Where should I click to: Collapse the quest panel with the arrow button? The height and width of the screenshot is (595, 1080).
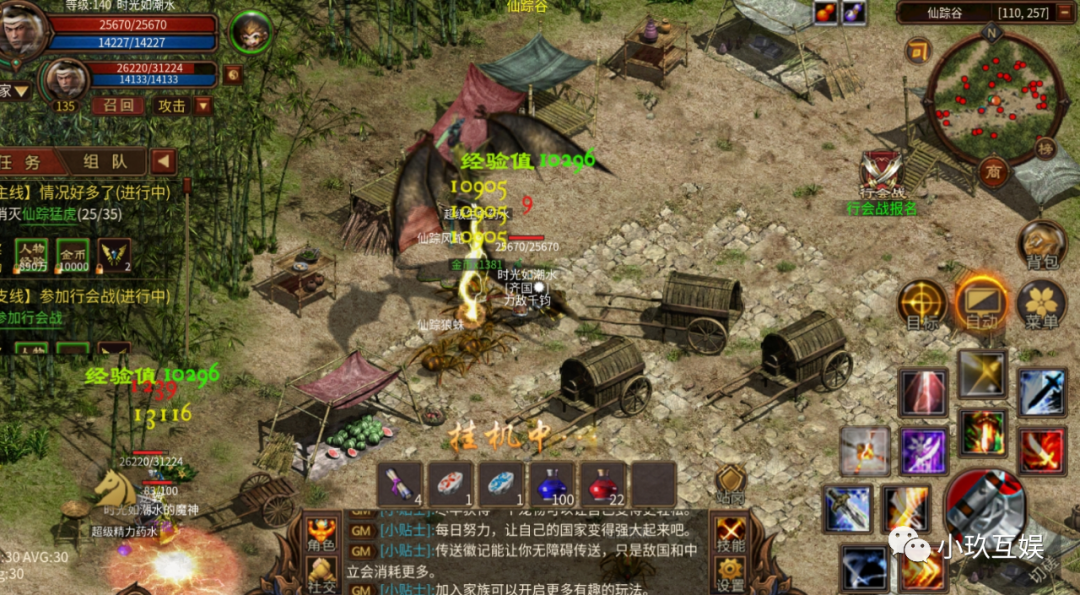click(163, 161)
